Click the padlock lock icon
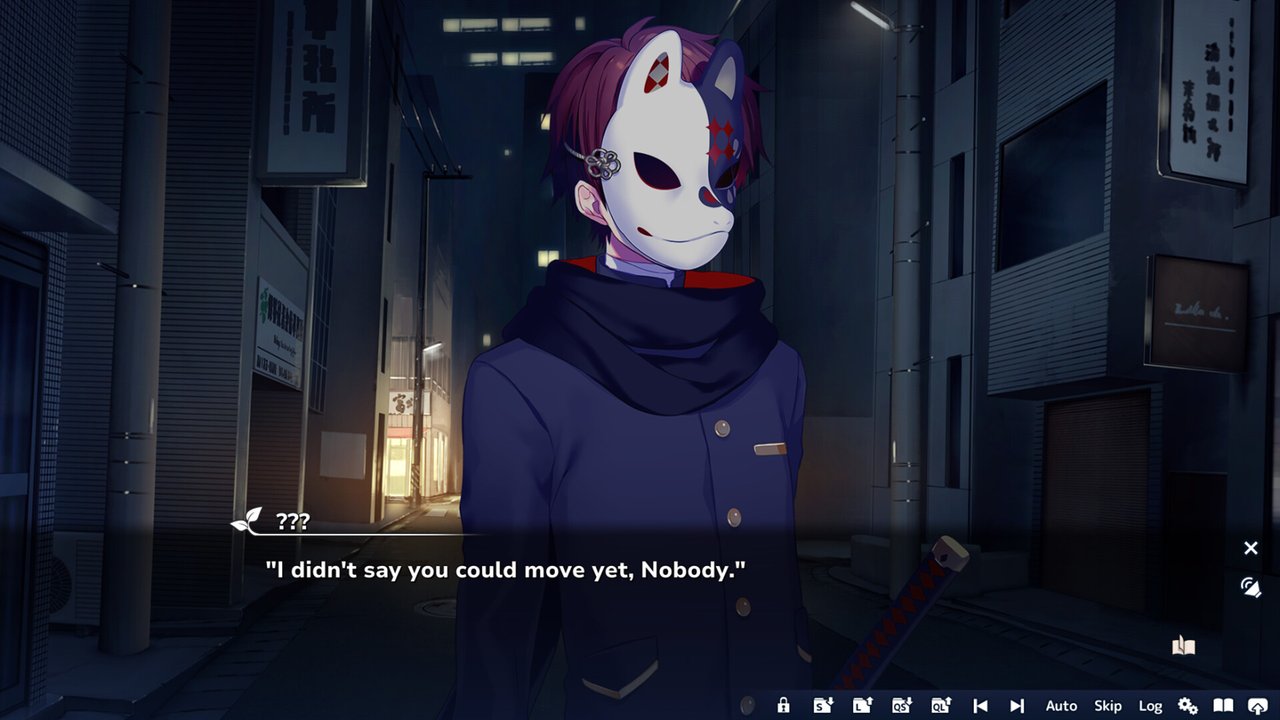 [x=783, y=706]
